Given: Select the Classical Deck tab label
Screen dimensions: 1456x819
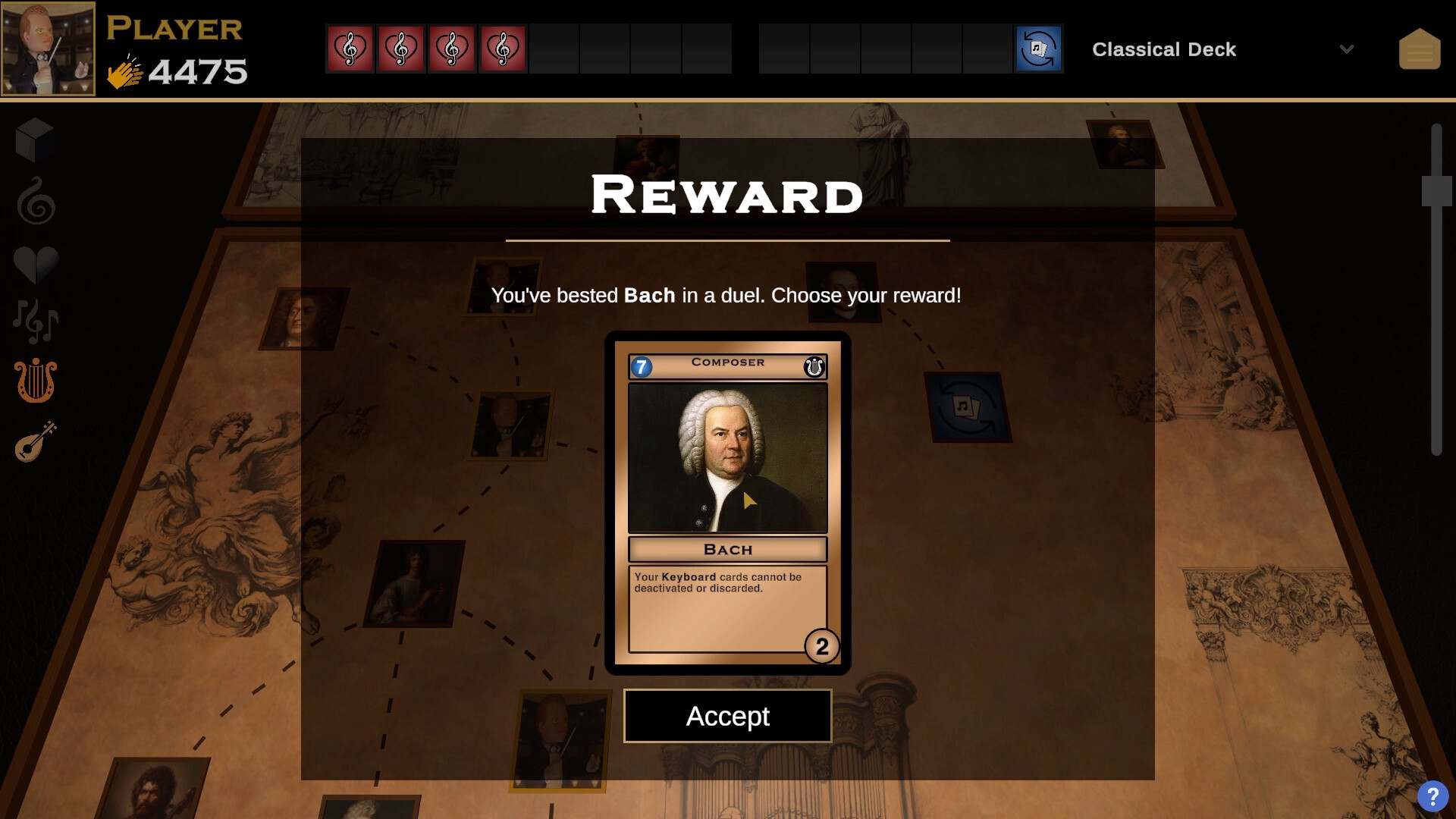Looking at the screenshot, I should point(1164,49).
